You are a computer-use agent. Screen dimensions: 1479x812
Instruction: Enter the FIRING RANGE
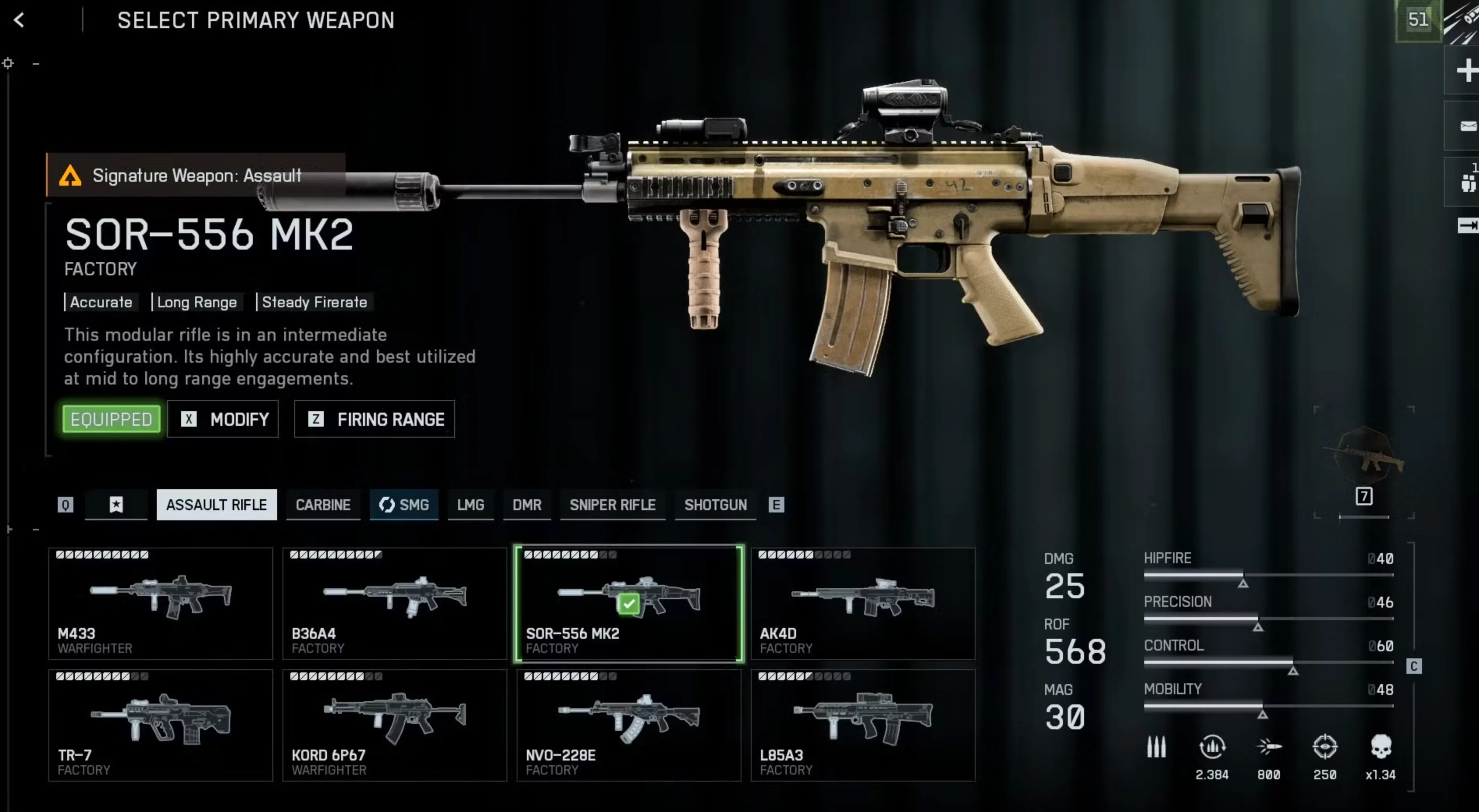pos(374,419)
